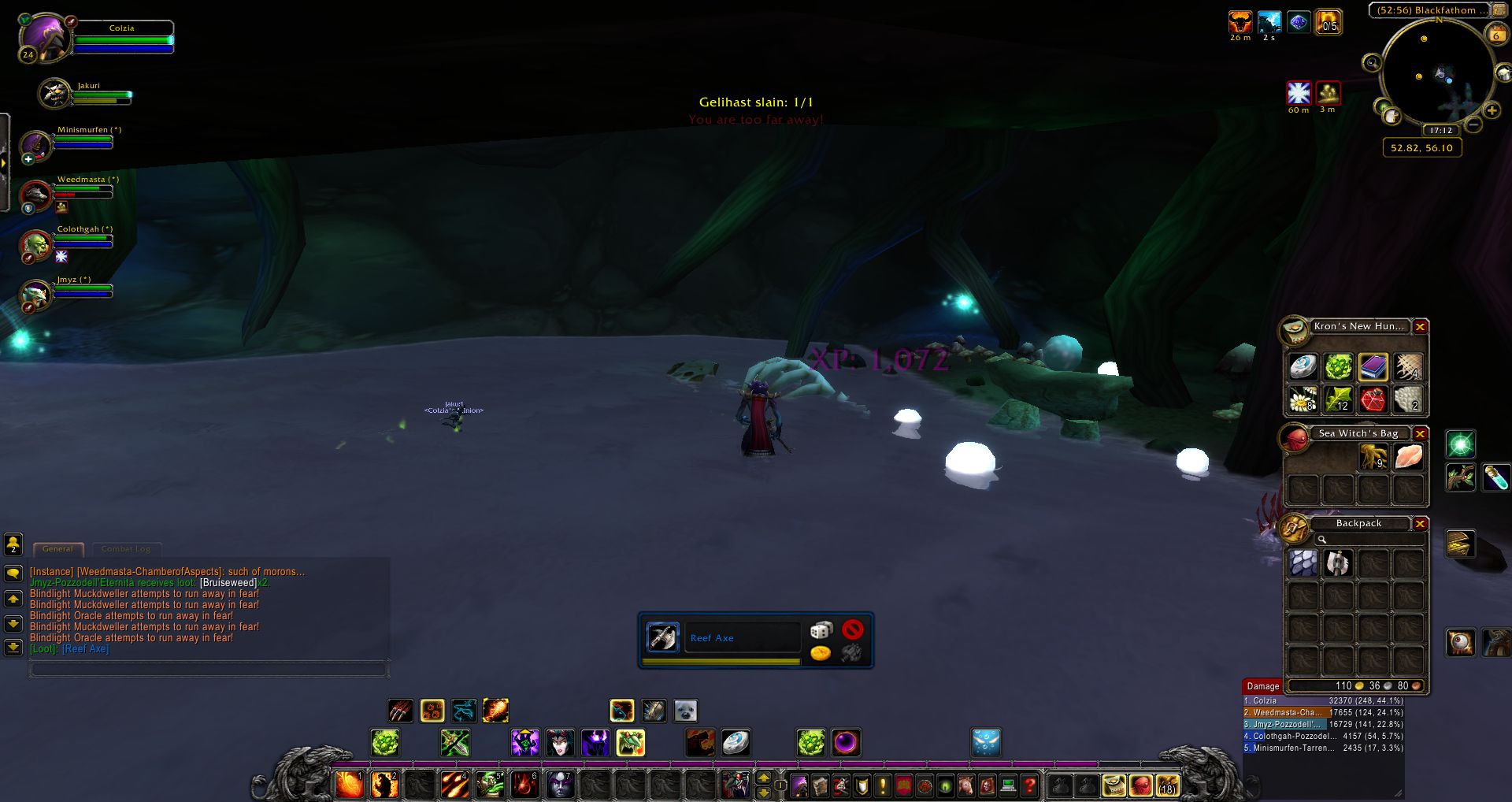Click the Backpack search field

(x=1370, y=540)
